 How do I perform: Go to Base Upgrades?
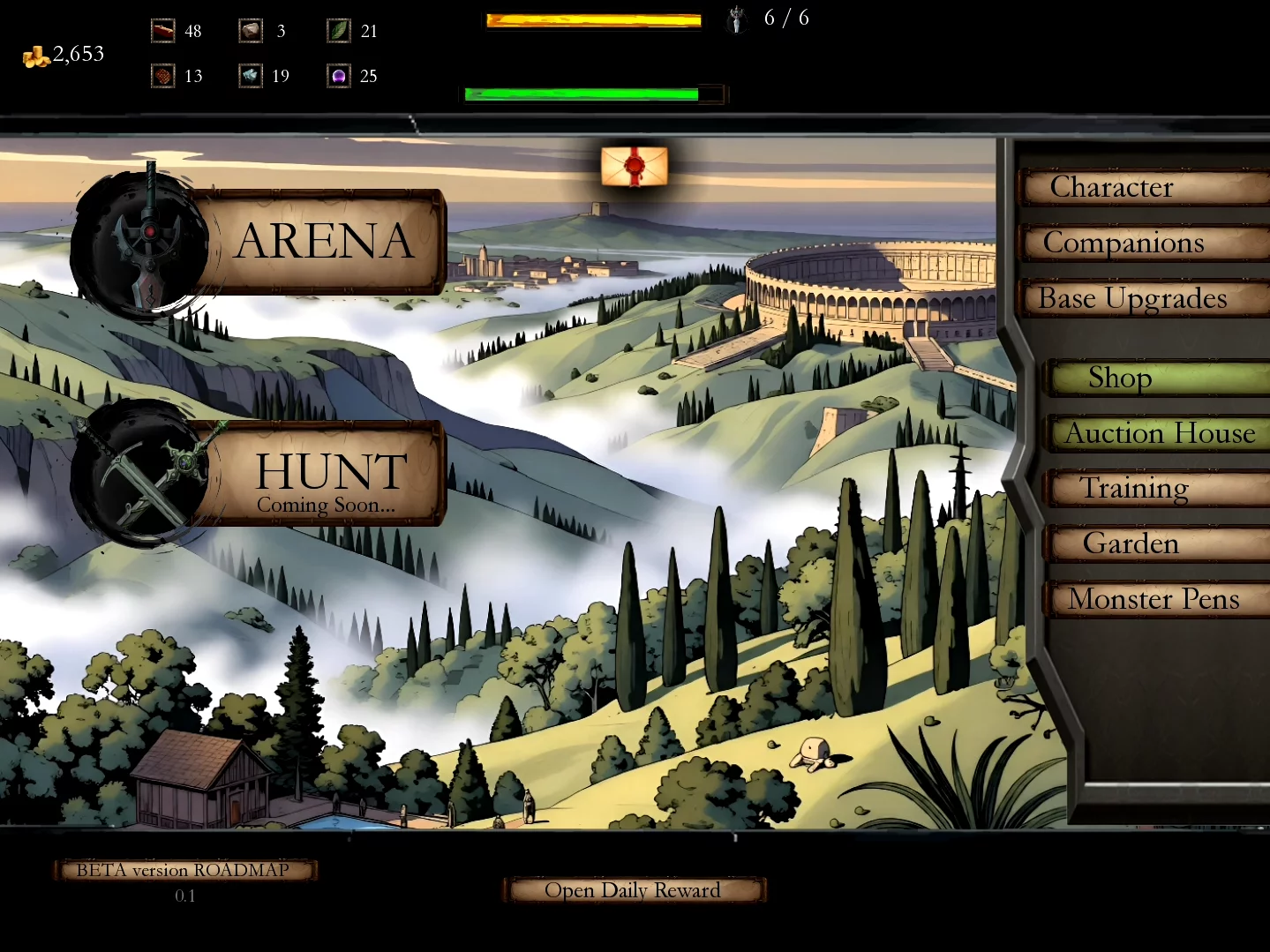1143,299
